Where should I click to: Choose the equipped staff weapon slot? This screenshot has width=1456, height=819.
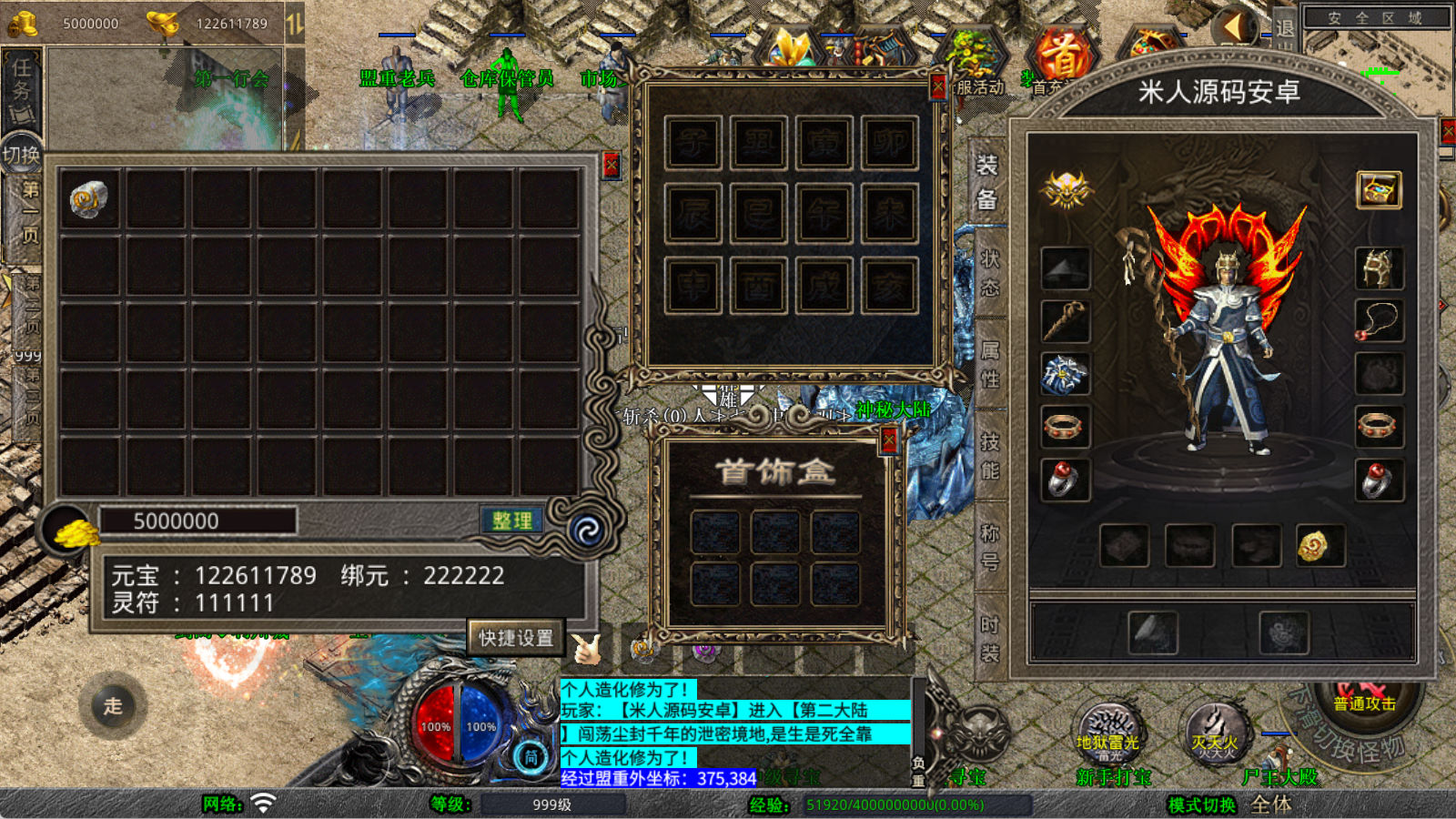coord(1065,321)
